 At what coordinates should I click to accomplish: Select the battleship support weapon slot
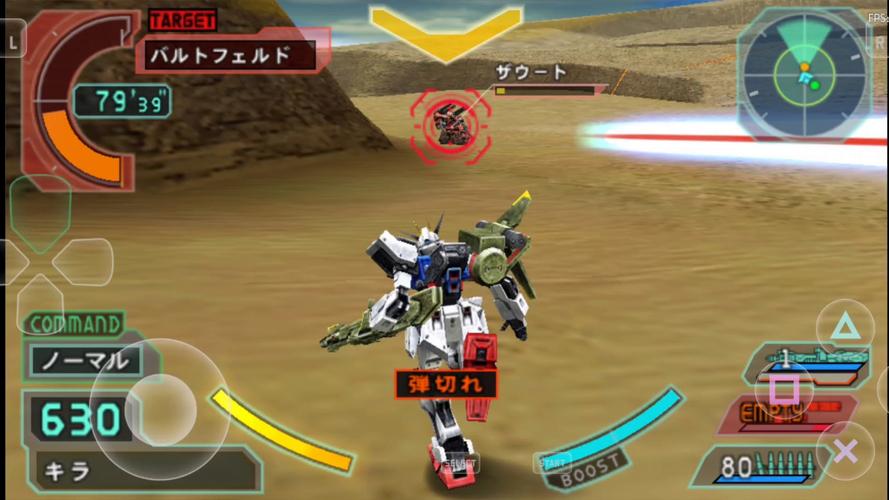803,360
